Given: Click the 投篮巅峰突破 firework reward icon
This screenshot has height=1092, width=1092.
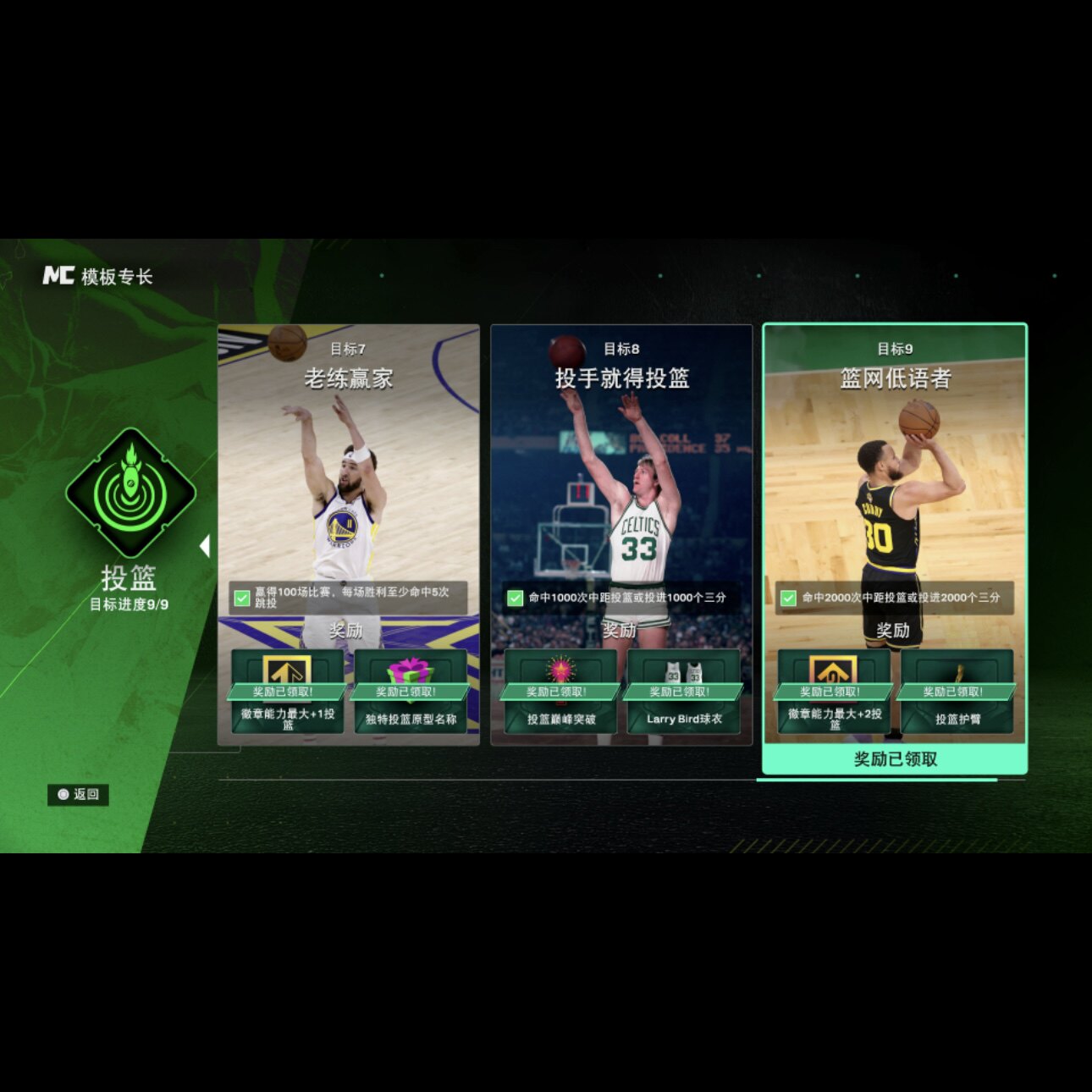Looking at the screenshot, I should (560, 671).
